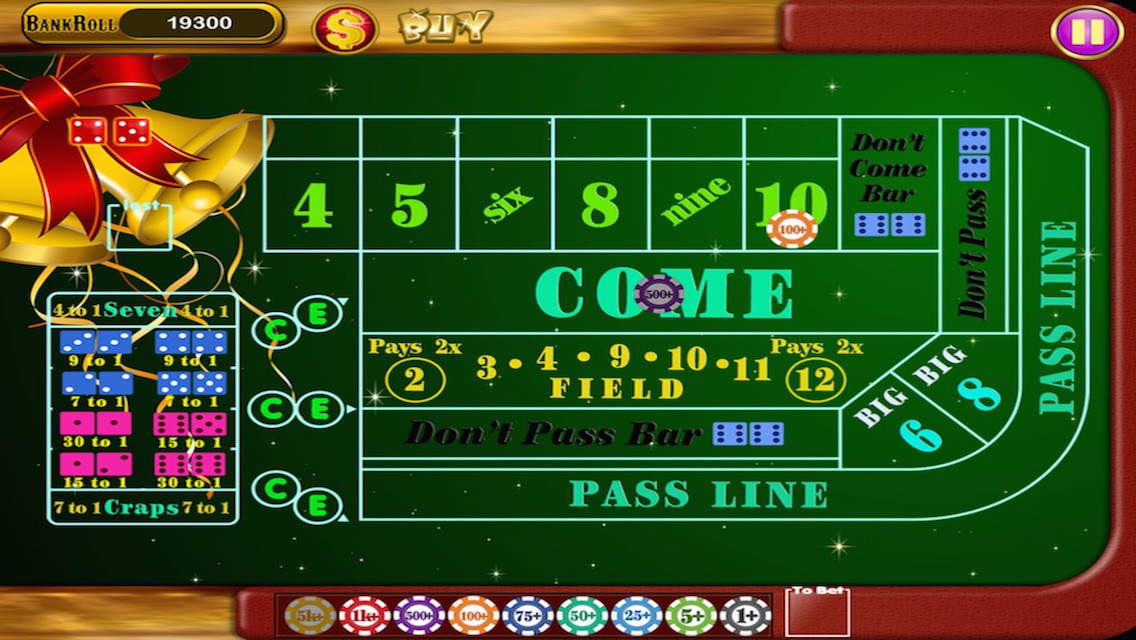The width and height of the screenshot is (1136, 640).
Task: Bet on the number 8 point box
Action: [600, 204]
